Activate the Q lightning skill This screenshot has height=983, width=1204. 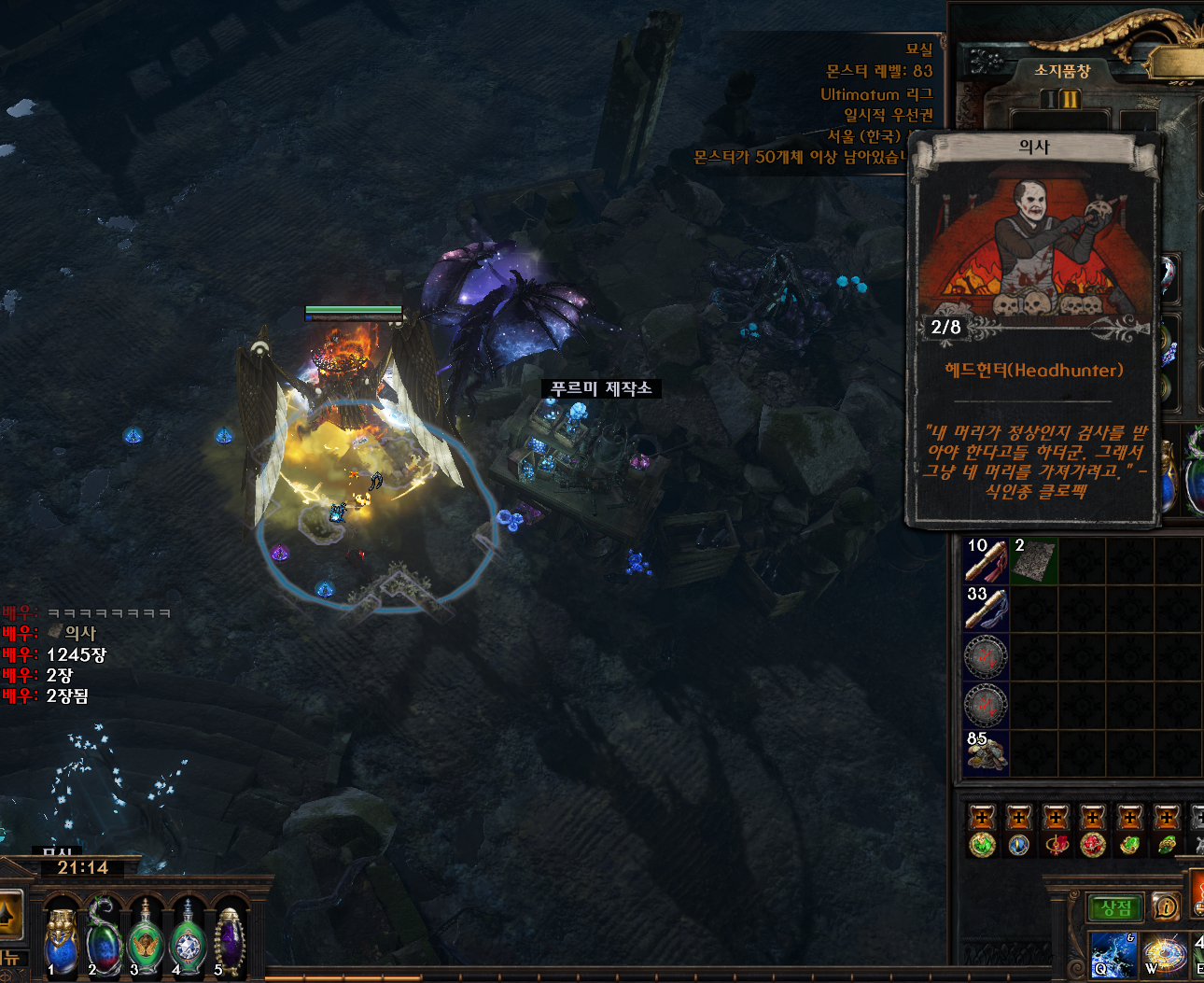(x=1113, y=954)
